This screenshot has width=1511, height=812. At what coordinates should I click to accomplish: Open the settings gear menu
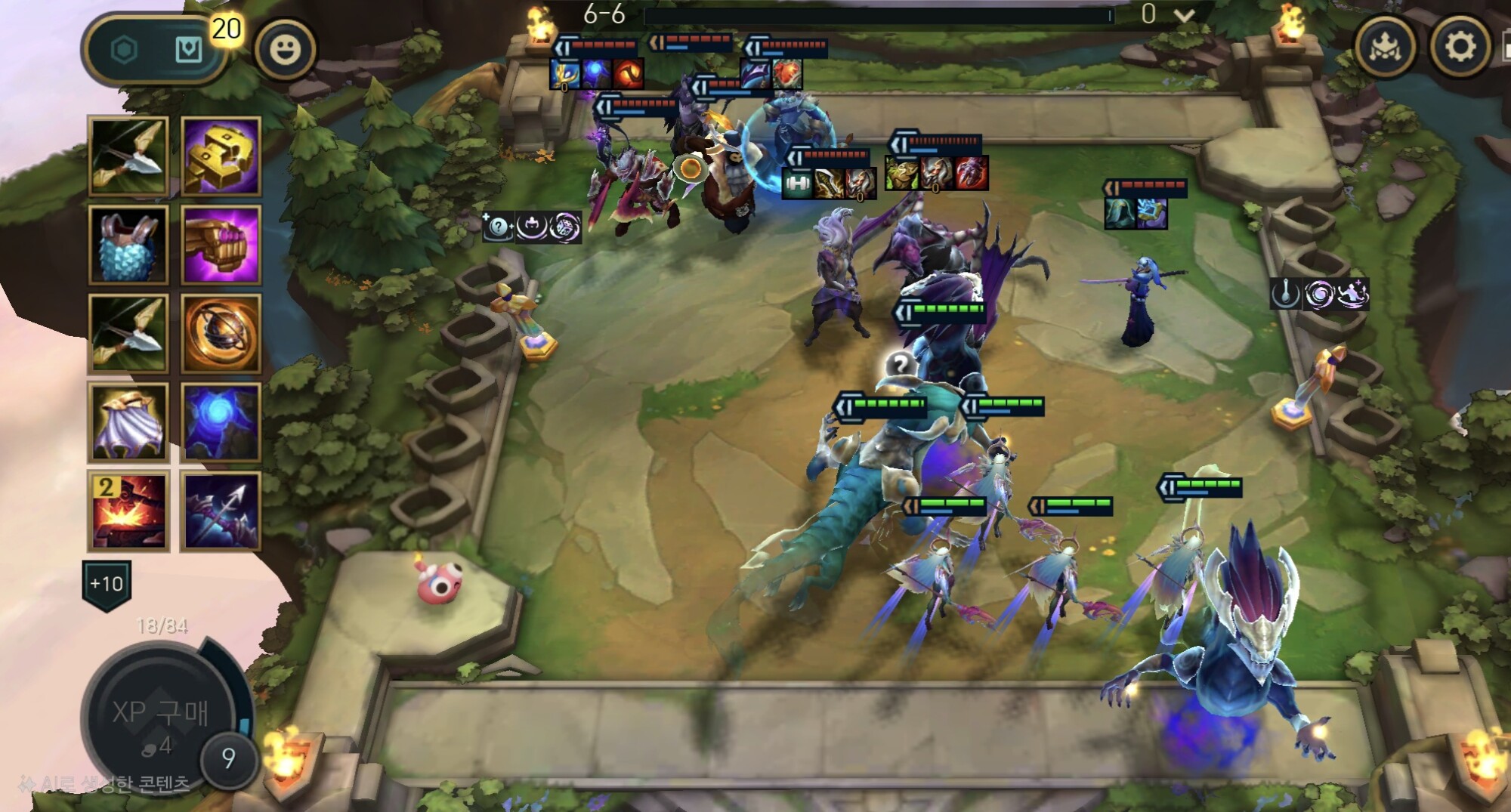[x=1460, y=47]
